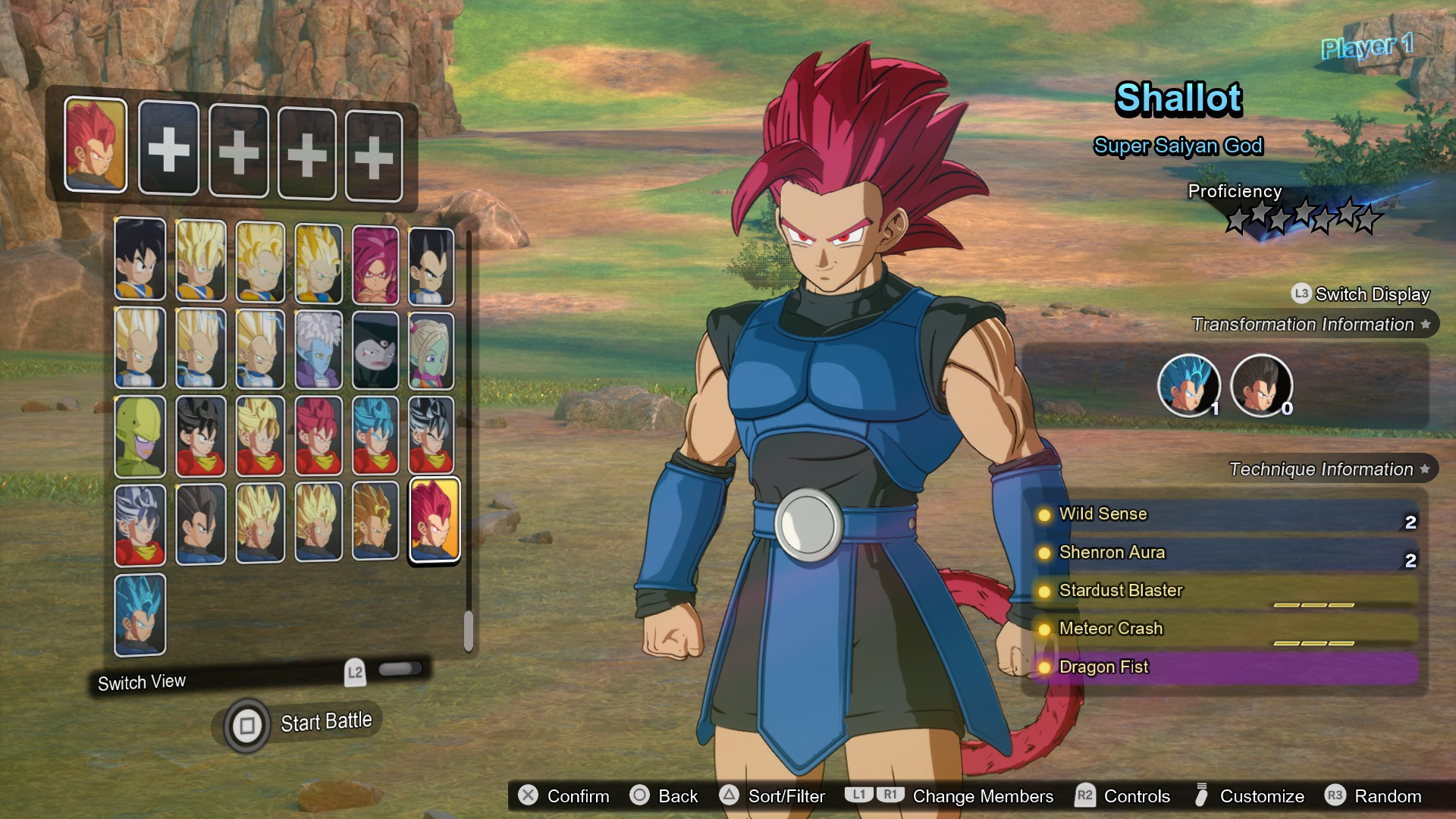Image resolution: width=1456 pixels, height=819 pixels.
Task: Click the L2 icon next to Switch View
Action: click(354, 671)
